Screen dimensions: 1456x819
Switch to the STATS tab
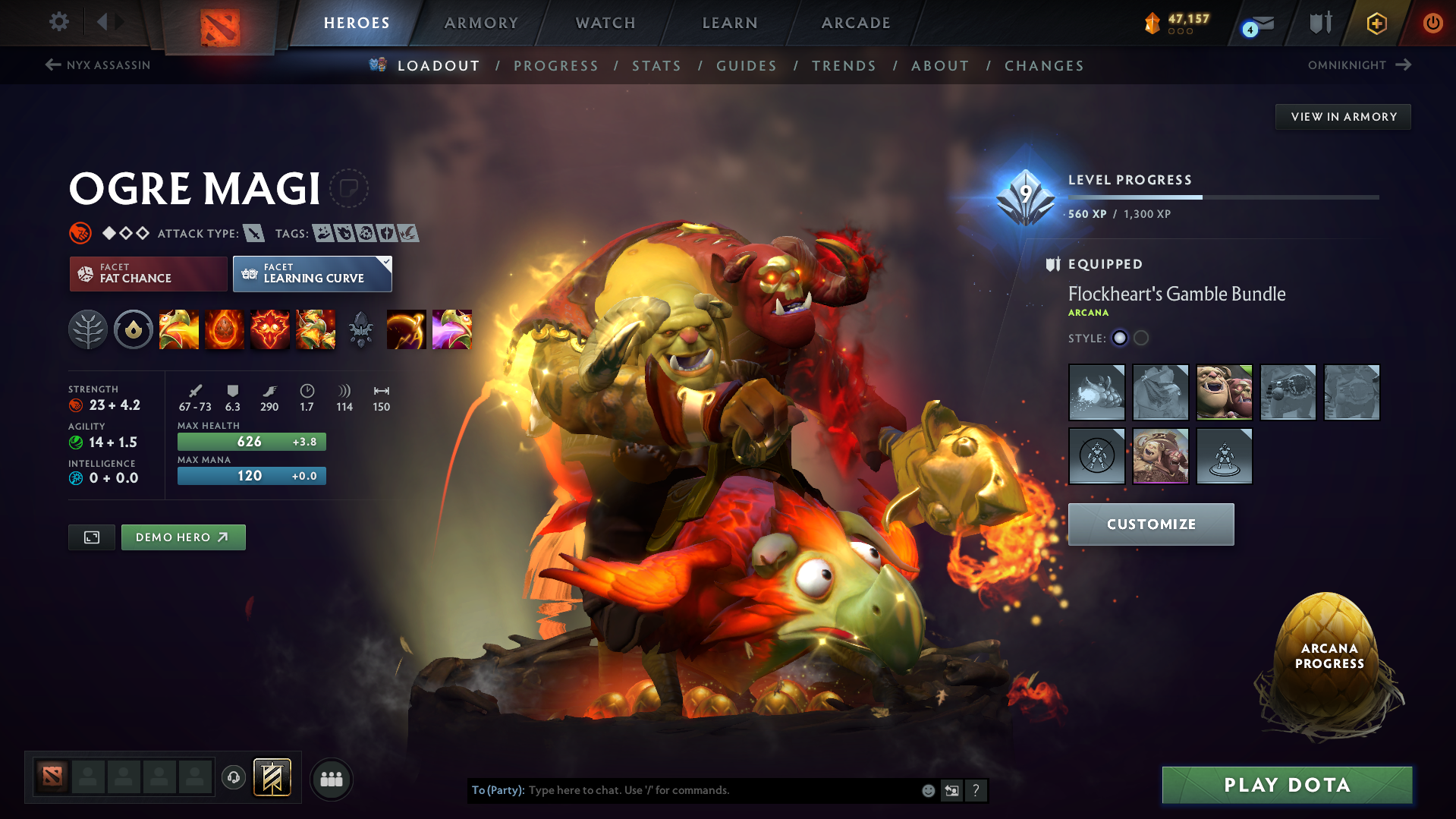click(x=656, y=66)
